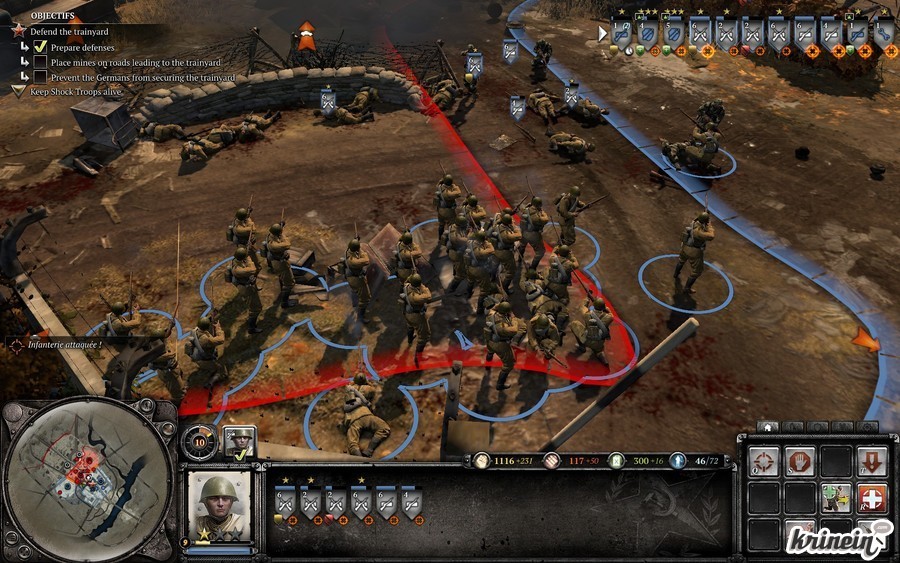Select the soldier portrait with the green checkmark

tap(240, 440)
